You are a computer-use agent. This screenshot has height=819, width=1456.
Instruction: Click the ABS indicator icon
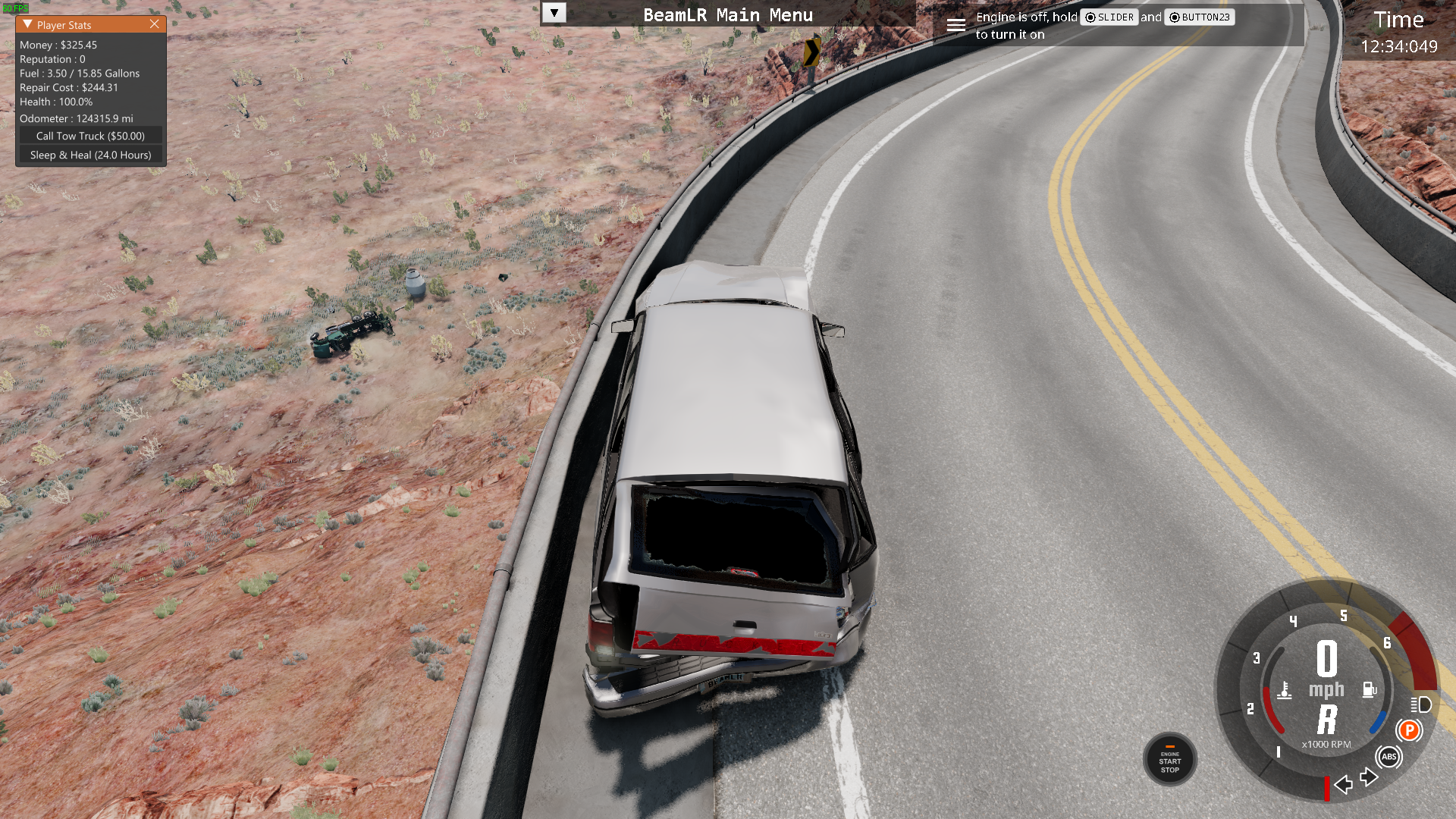[1389, 757]
